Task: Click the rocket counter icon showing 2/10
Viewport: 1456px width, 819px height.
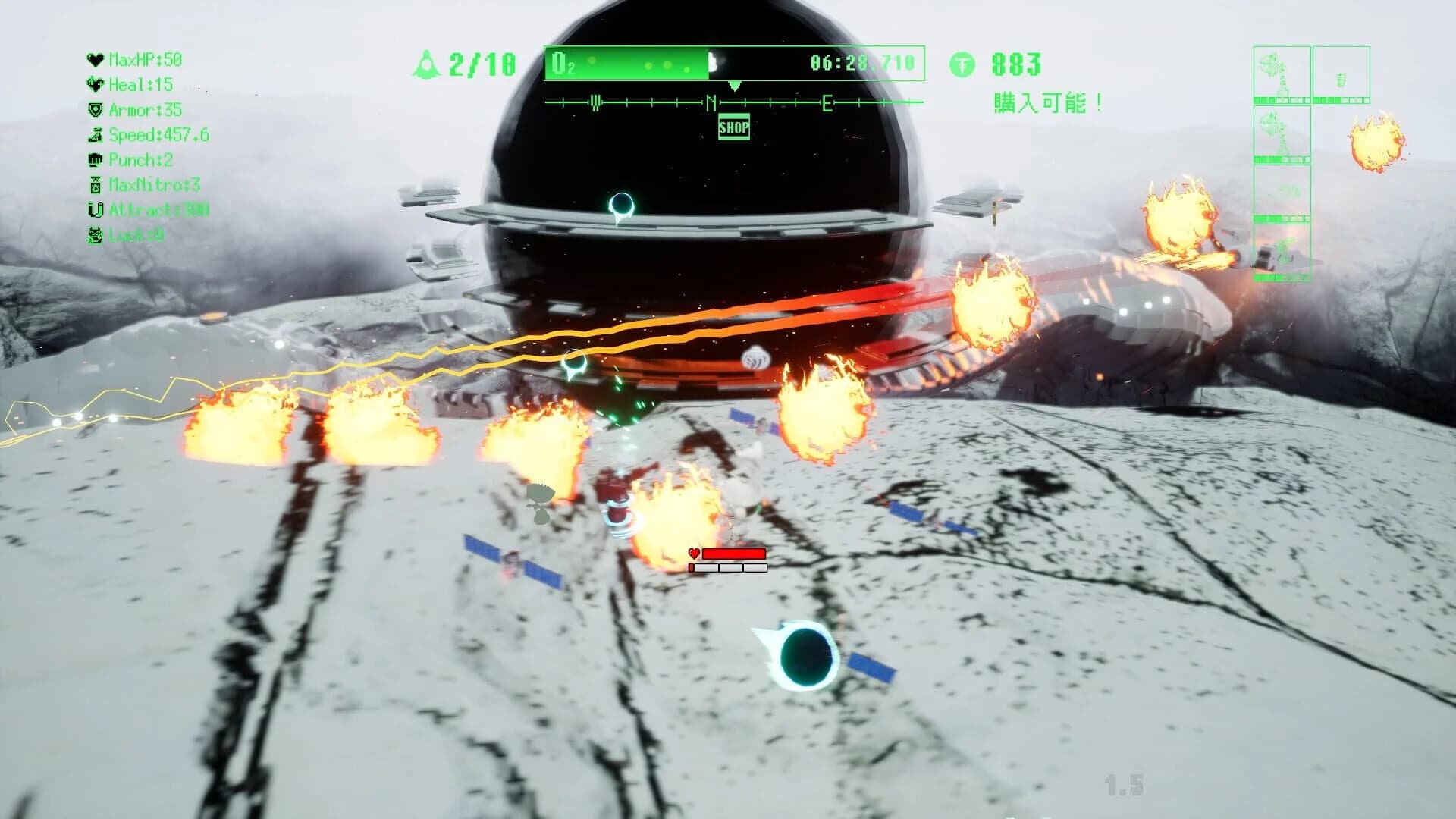Action: coord(428,64)
